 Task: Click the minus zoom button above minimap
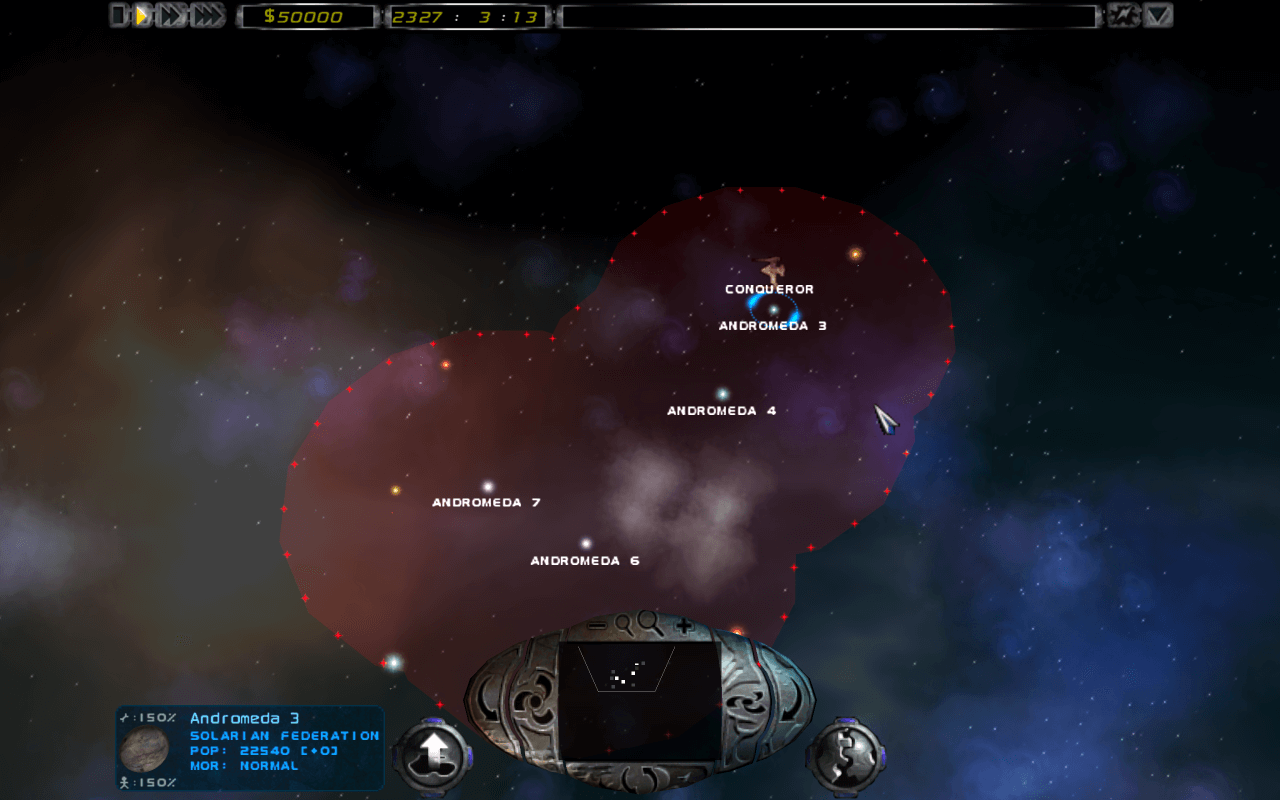pos(597,625)
